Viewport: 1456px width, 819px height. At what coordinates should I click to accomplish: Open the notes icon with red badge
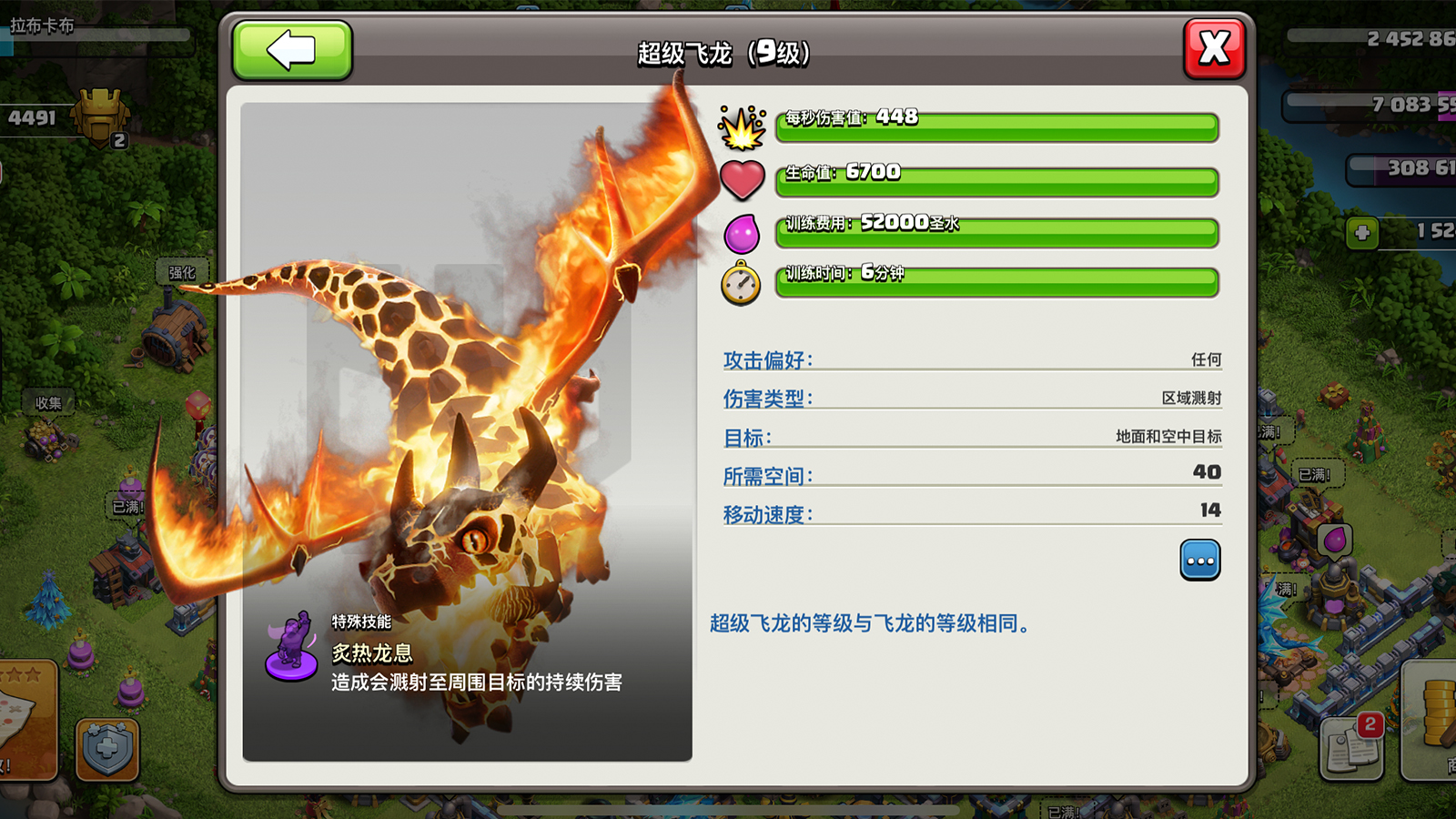1351,748
